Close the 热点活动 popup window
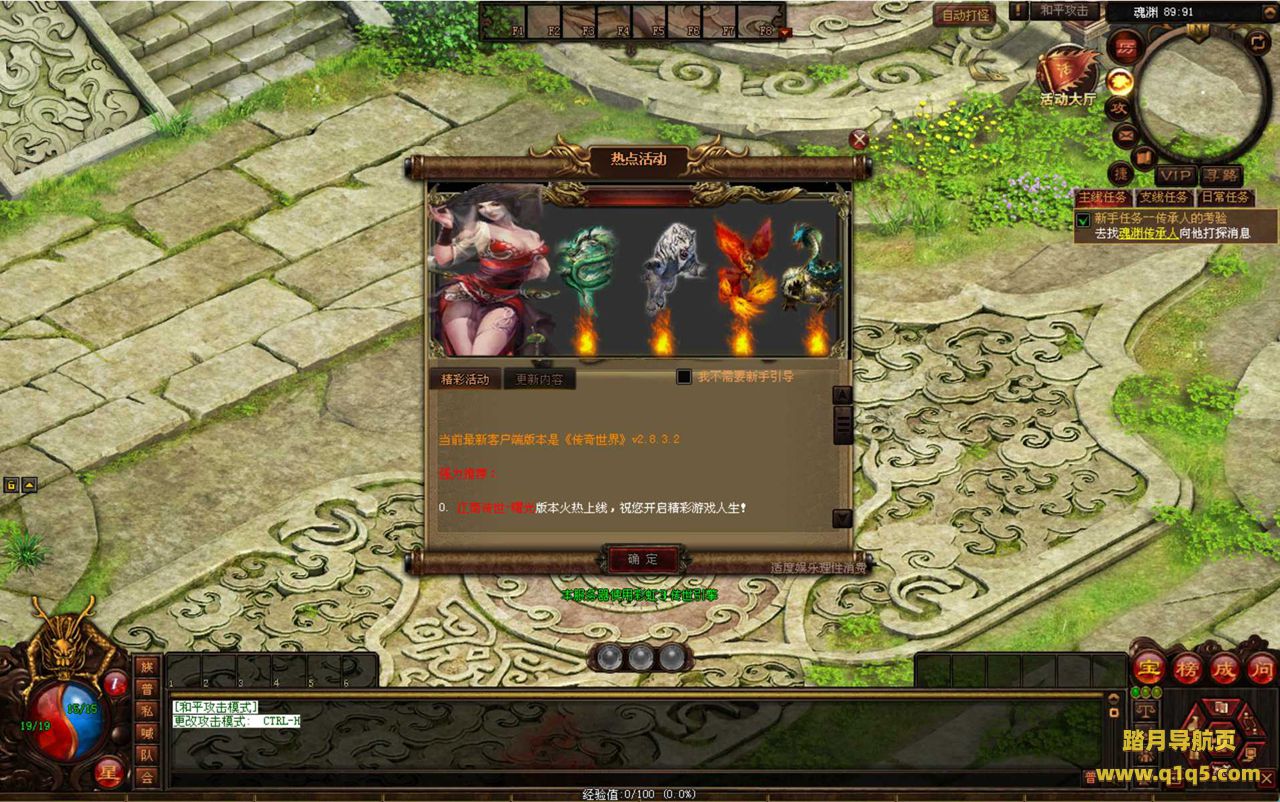Viewport: 1280px width, 802px height. tap(858, 140)
